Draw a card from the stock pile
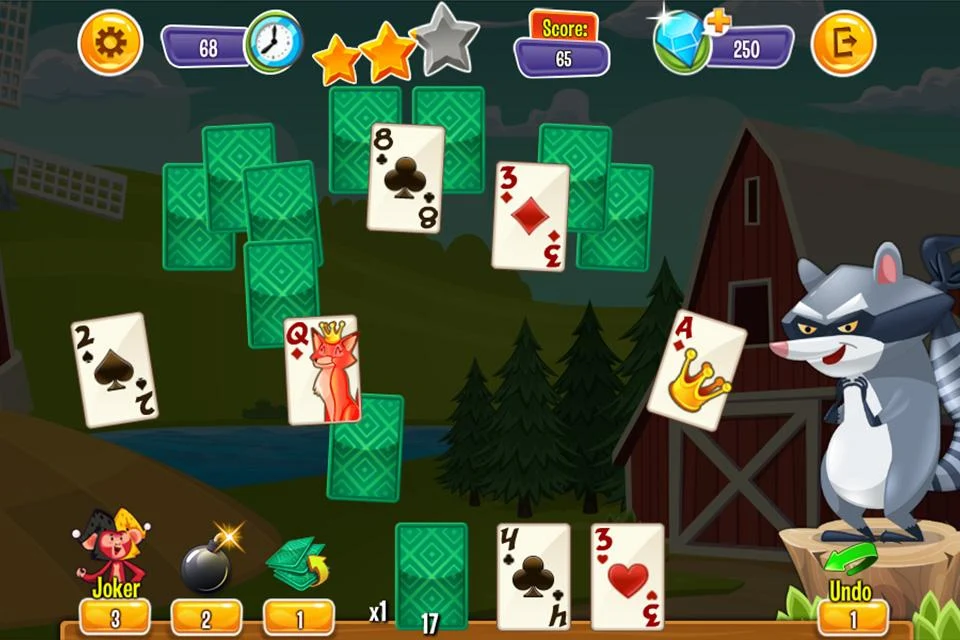 click(431, 572)
